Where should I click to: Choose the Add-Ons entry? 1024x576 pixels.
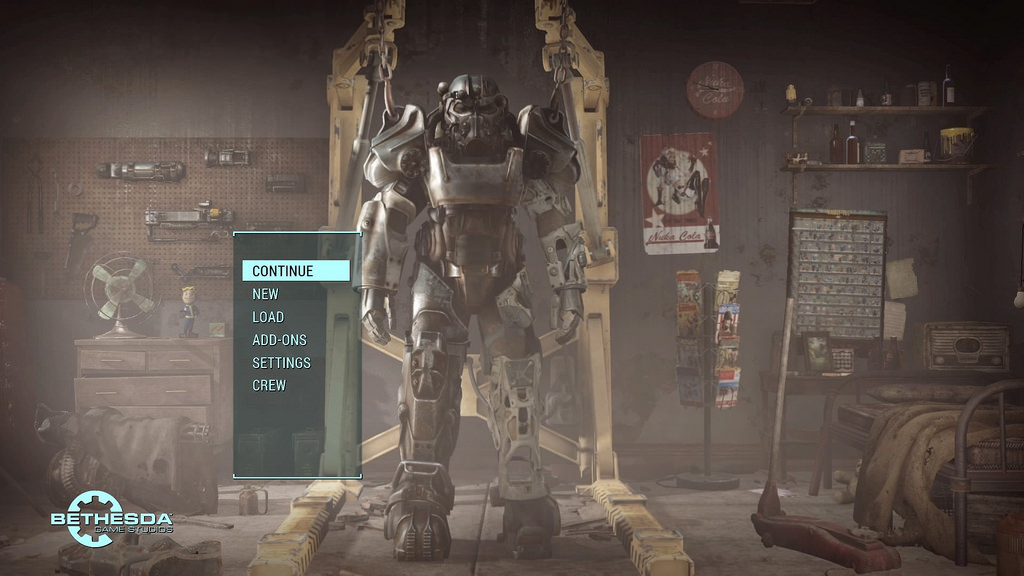click(279, 340)
